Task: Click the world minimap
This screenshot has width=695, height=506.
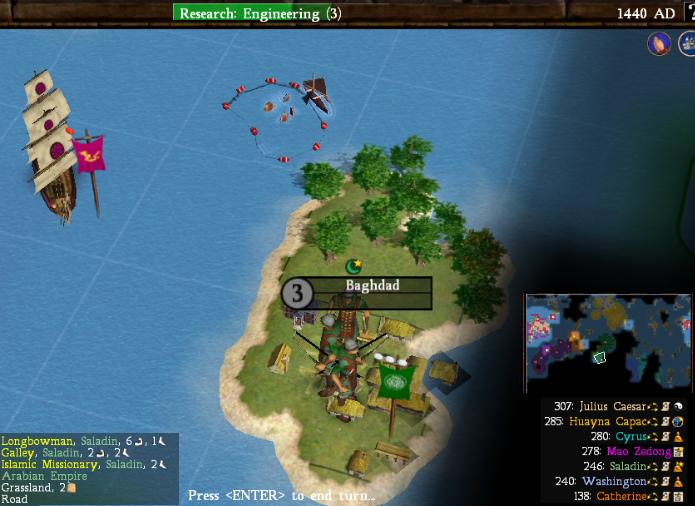Action: [x=608, y=343]
